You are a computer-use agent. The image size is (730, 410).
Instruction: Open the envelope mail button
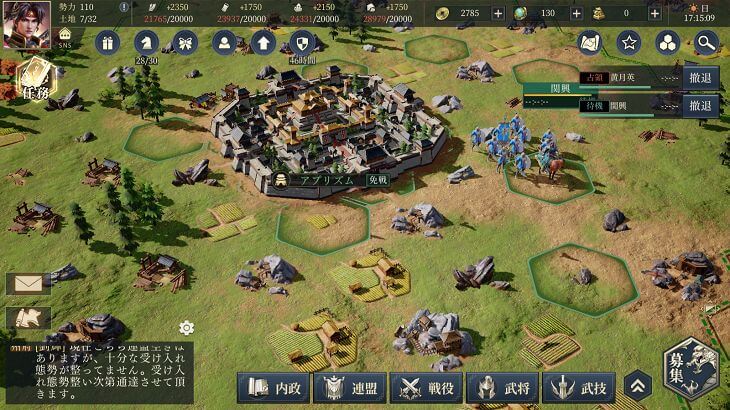[27, 284]
